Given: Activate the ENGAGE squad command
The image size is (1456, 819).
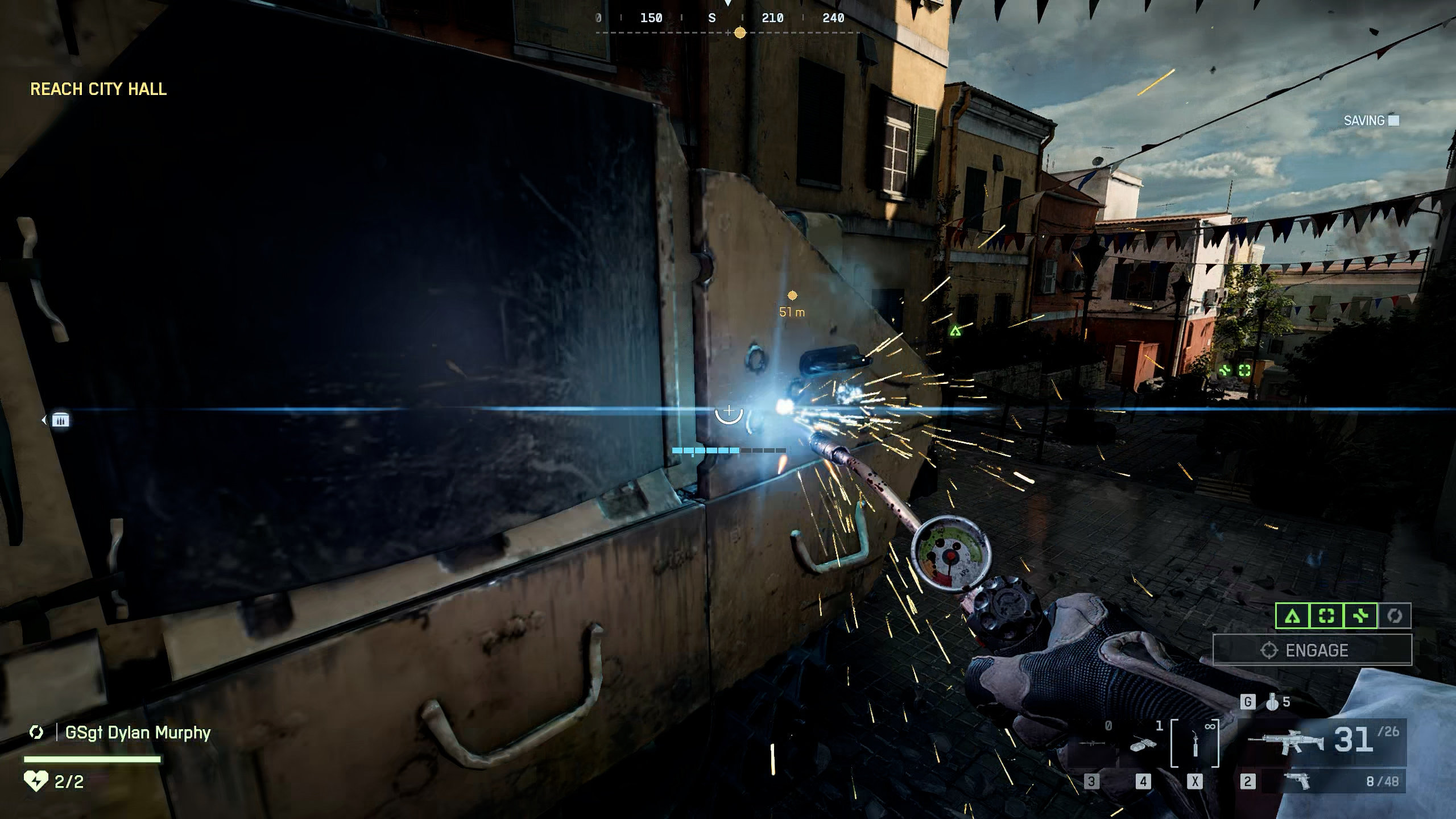Looking at the screenshot, I should click(1312, 650).
